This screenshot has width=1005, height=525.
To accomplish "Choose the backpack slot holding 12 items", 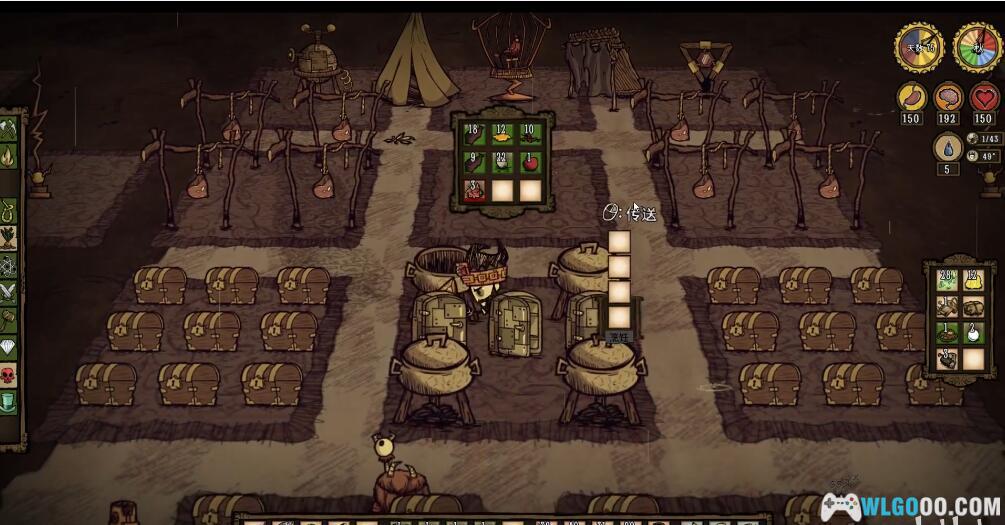I will click(972, 281).
